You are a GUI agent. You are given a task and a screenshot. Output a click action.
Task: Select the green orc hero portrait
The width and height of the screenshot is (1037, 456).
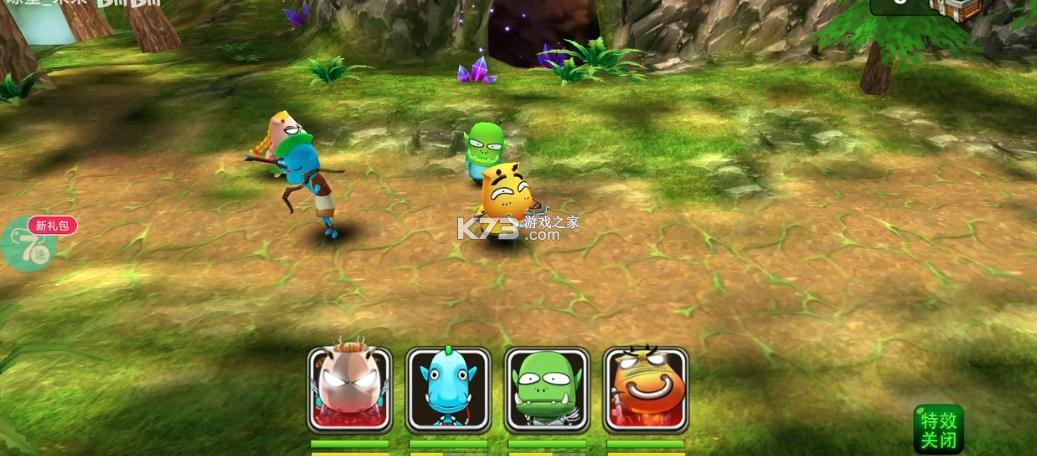547,389
